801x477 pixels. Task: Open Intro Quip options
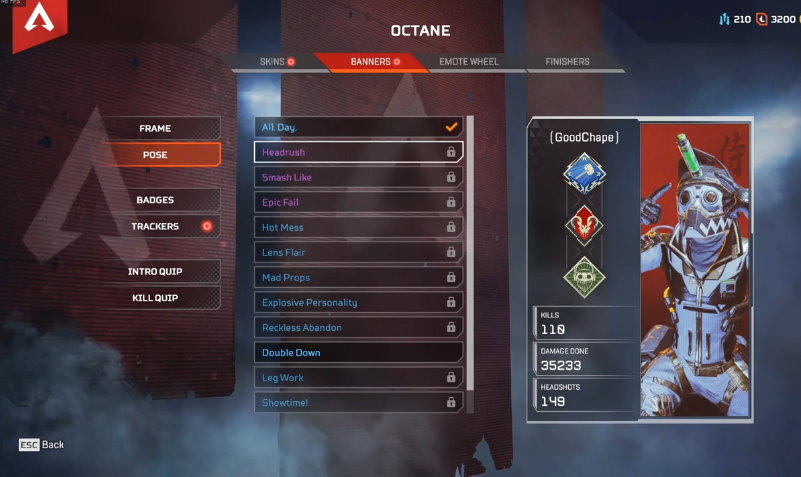coord(164,272)
